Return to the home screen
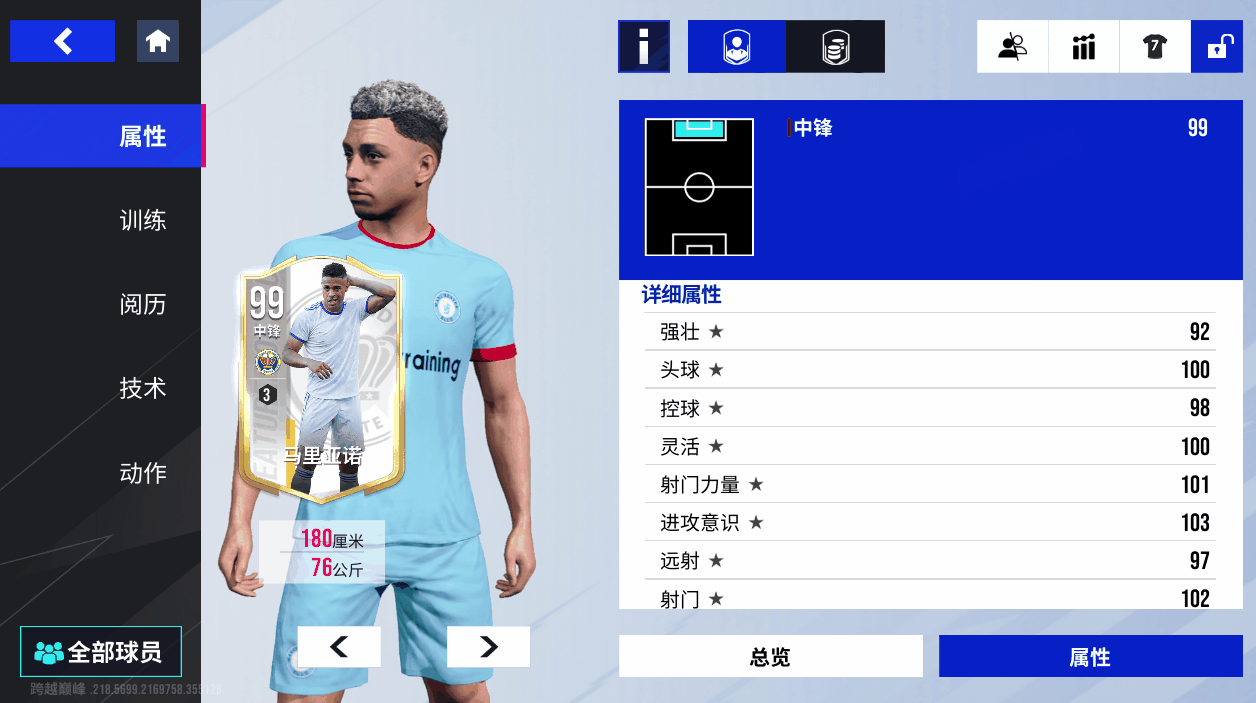The width and height of the screenshot is (1256, 703). [157, 41]
